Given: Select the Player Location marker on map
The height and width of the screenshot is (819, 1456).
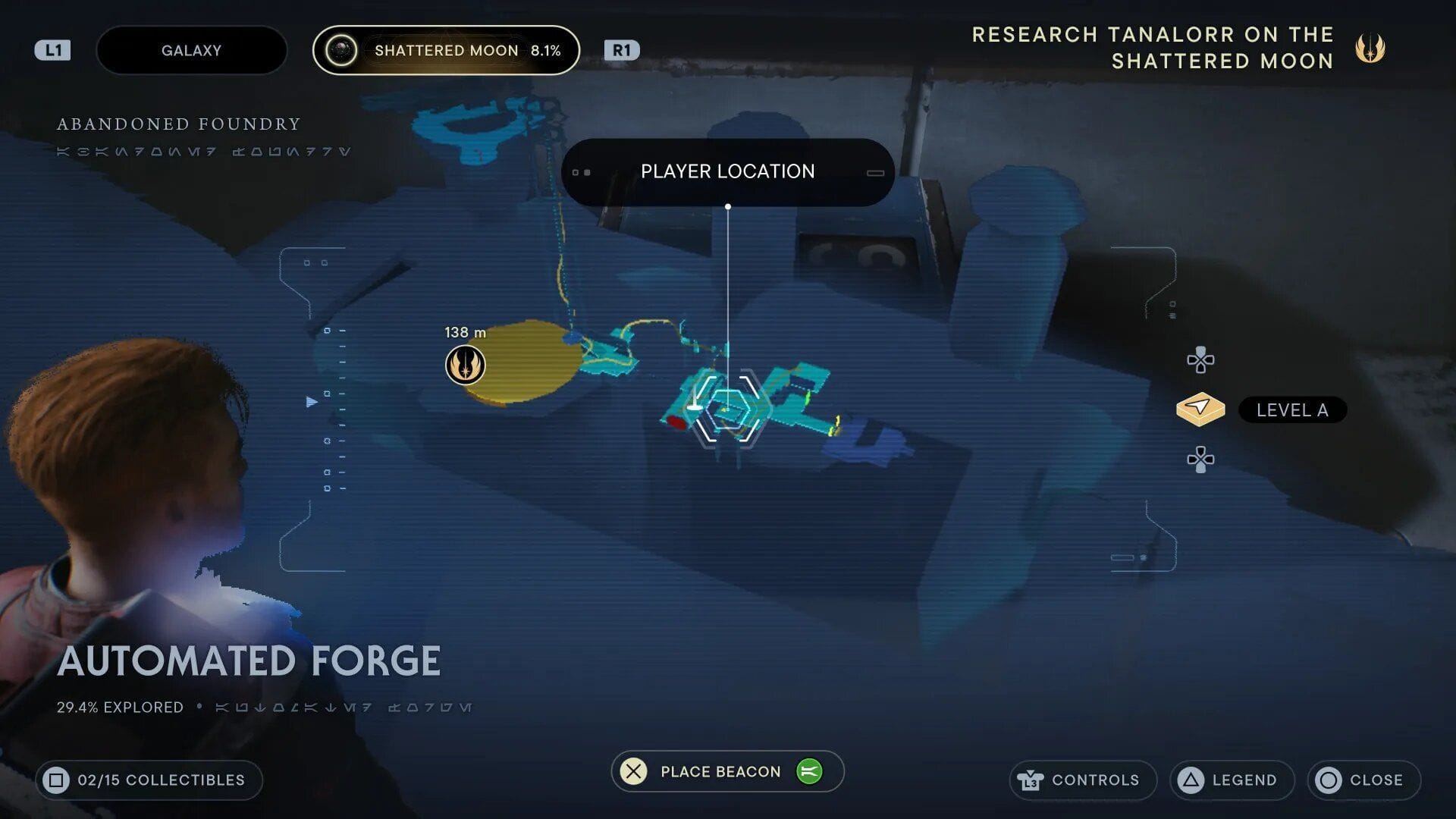Looking at the screenshot, I should click(727, 408).
